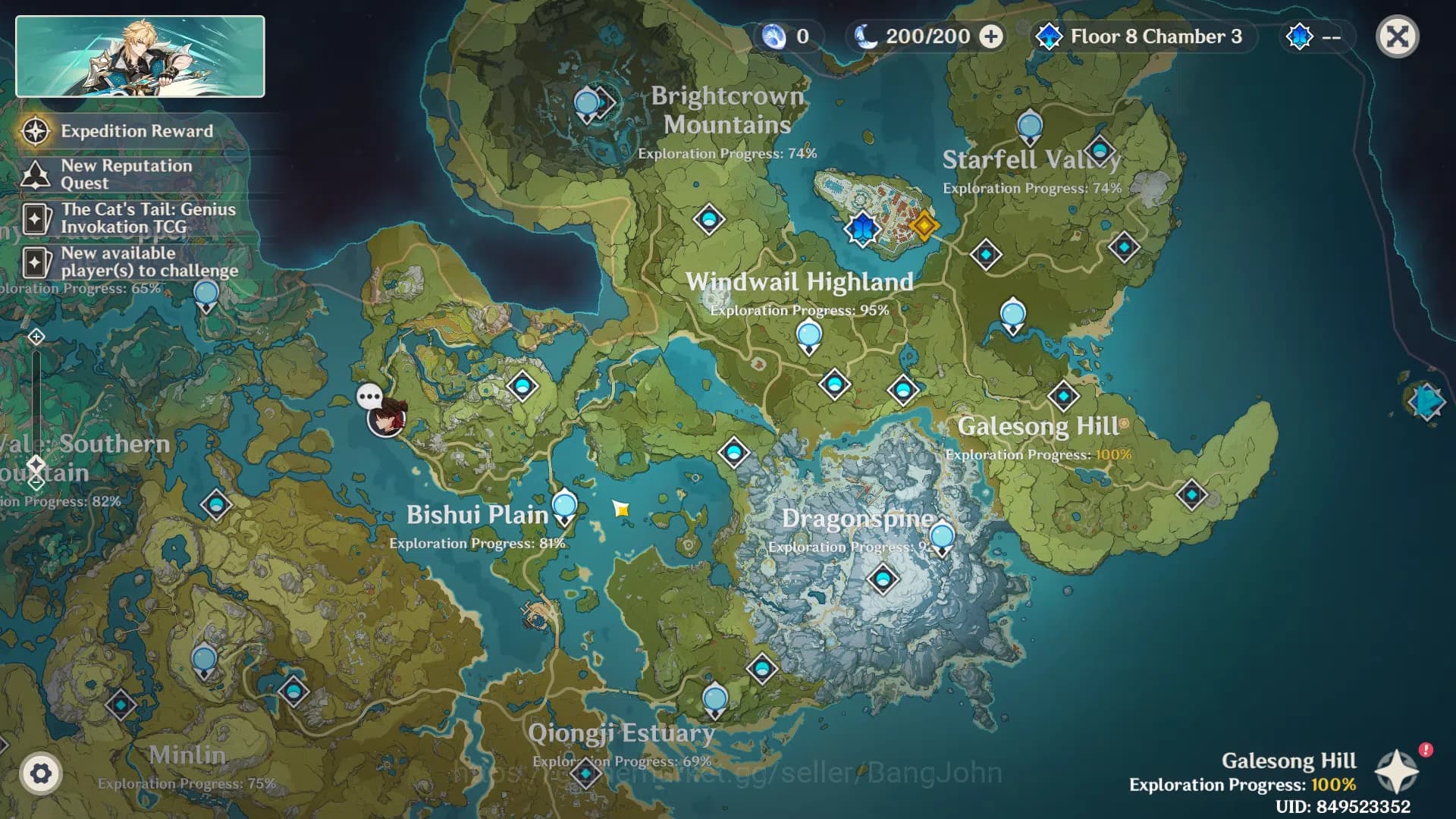This screenshot has height=819, width=1456.
Task: Choose the map pin left of Brightcrown Mountains label
Action: [x=587, y=103]
